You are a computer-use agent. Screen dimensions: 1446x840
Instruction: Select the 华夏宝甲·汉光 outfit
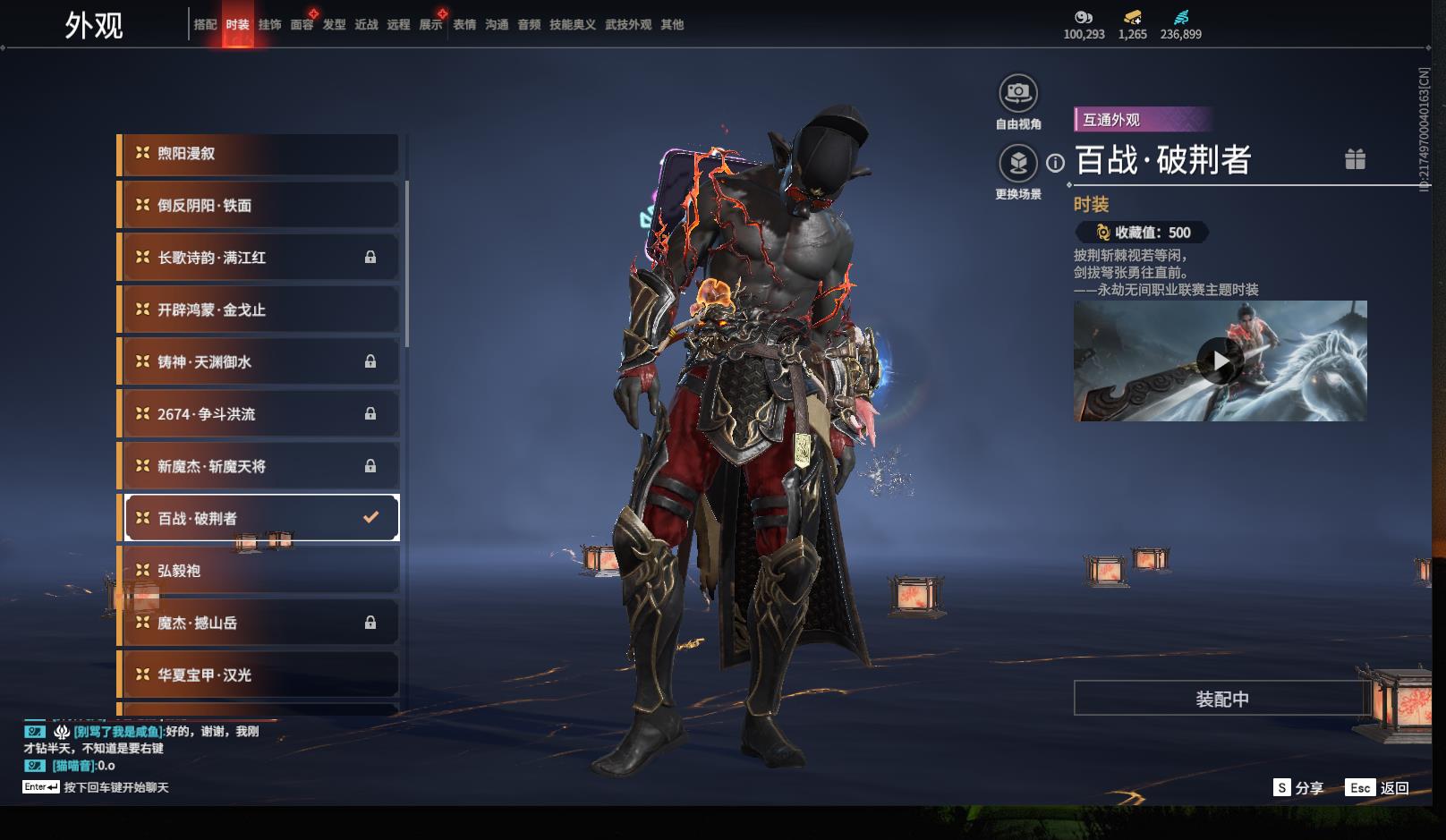(x=259, y=675)
